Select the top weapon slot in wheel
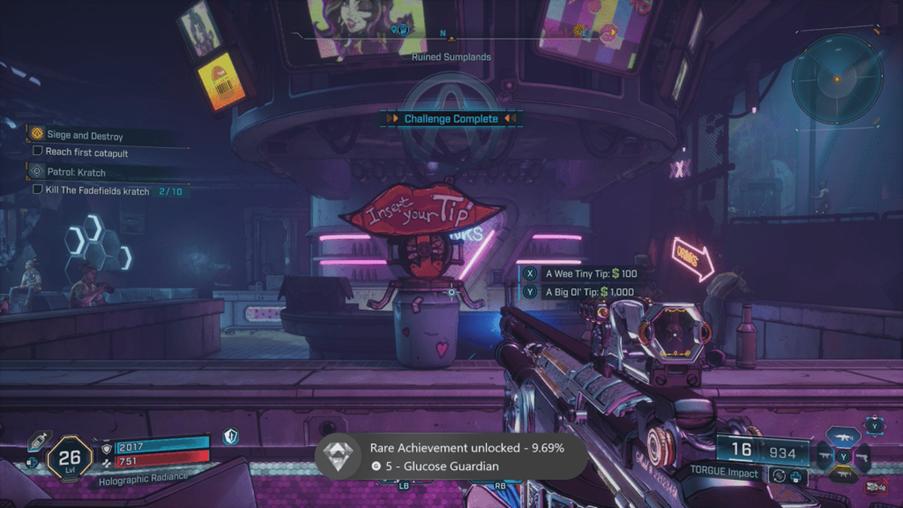Image resolution: width=903 pixels, height=508 pixels. click(x=843, y=437)
